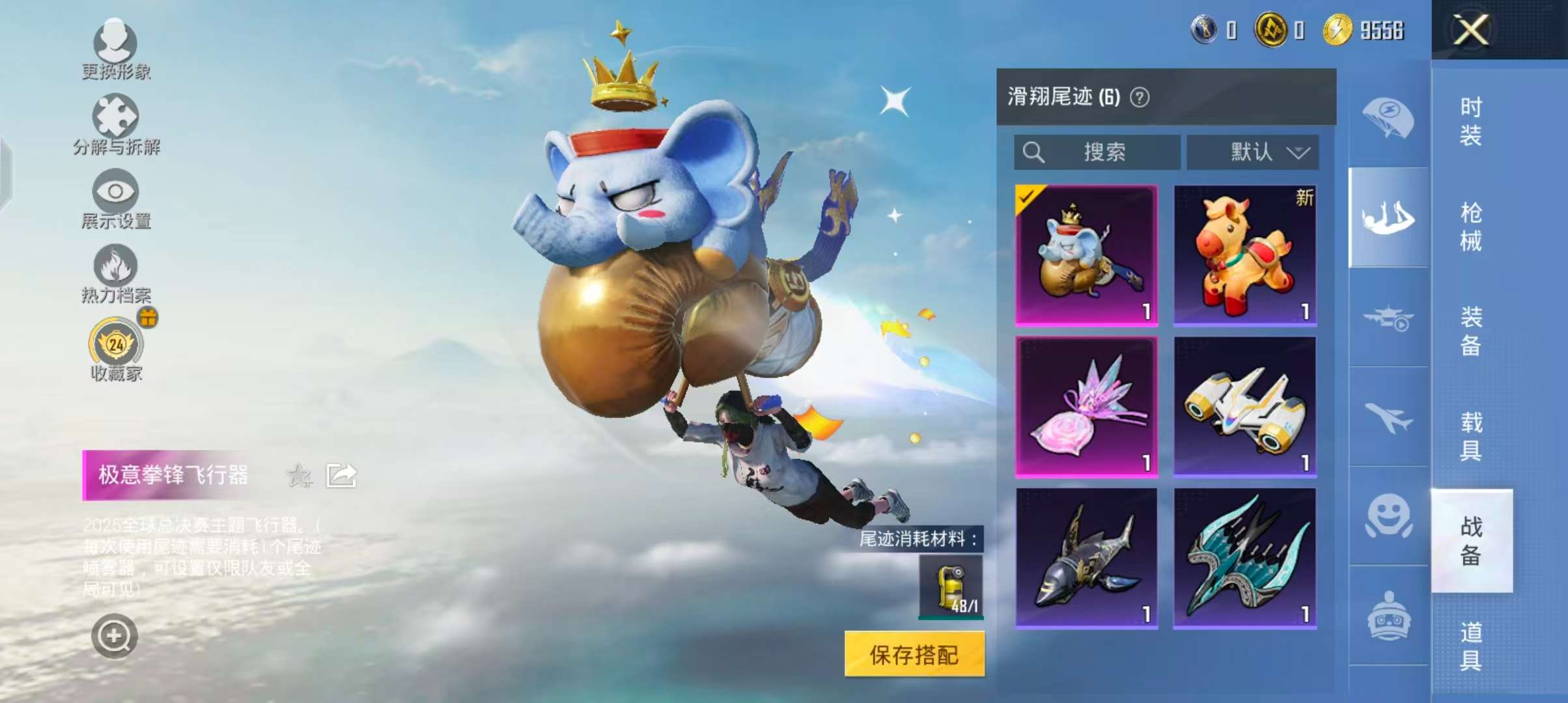Select the new horse glide trail marked 新

[x=1246, y=254]
